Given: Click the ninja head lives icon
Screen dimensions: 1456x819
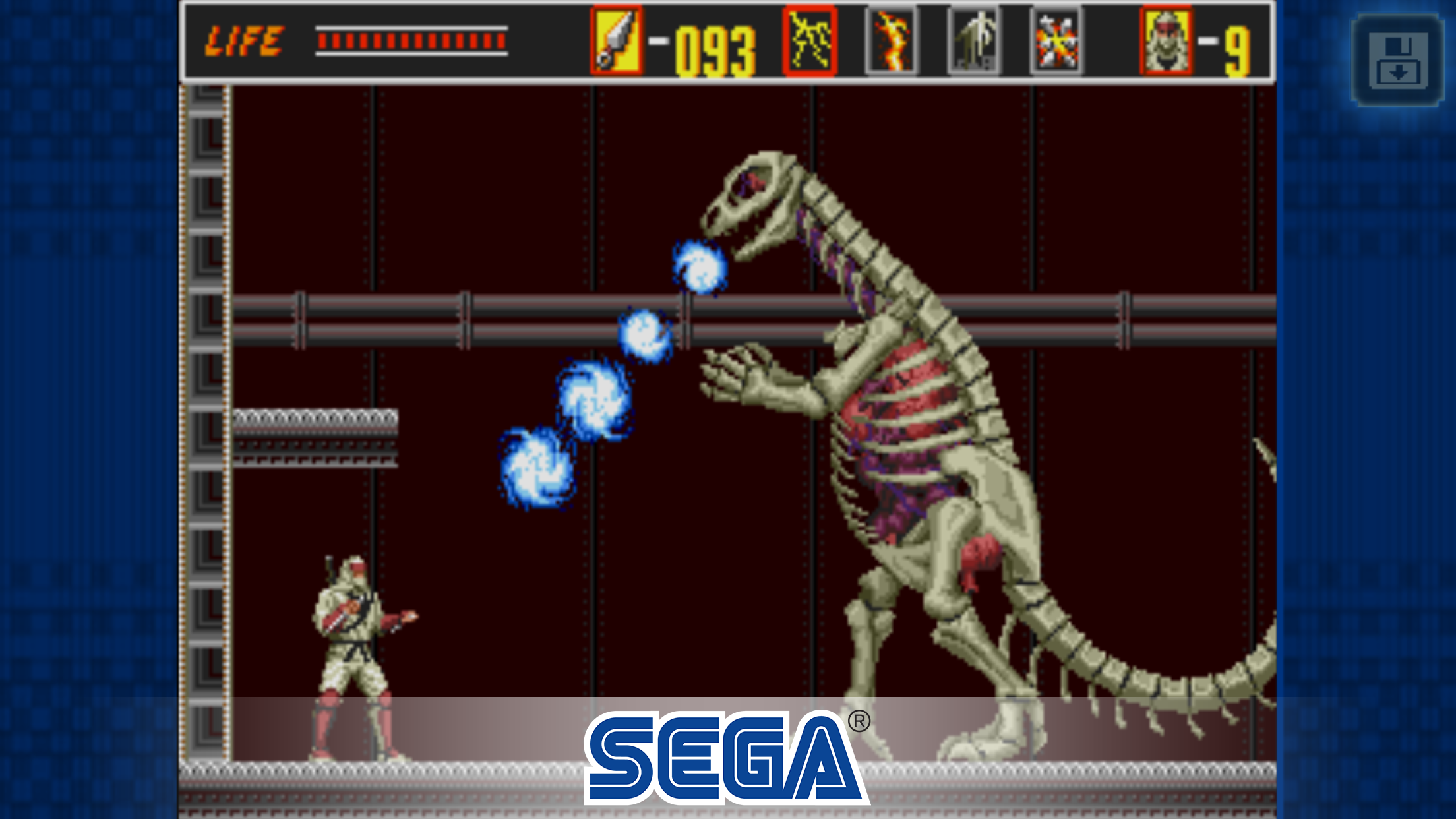Looking at the screenshot, I should [x=1166, y=41].
